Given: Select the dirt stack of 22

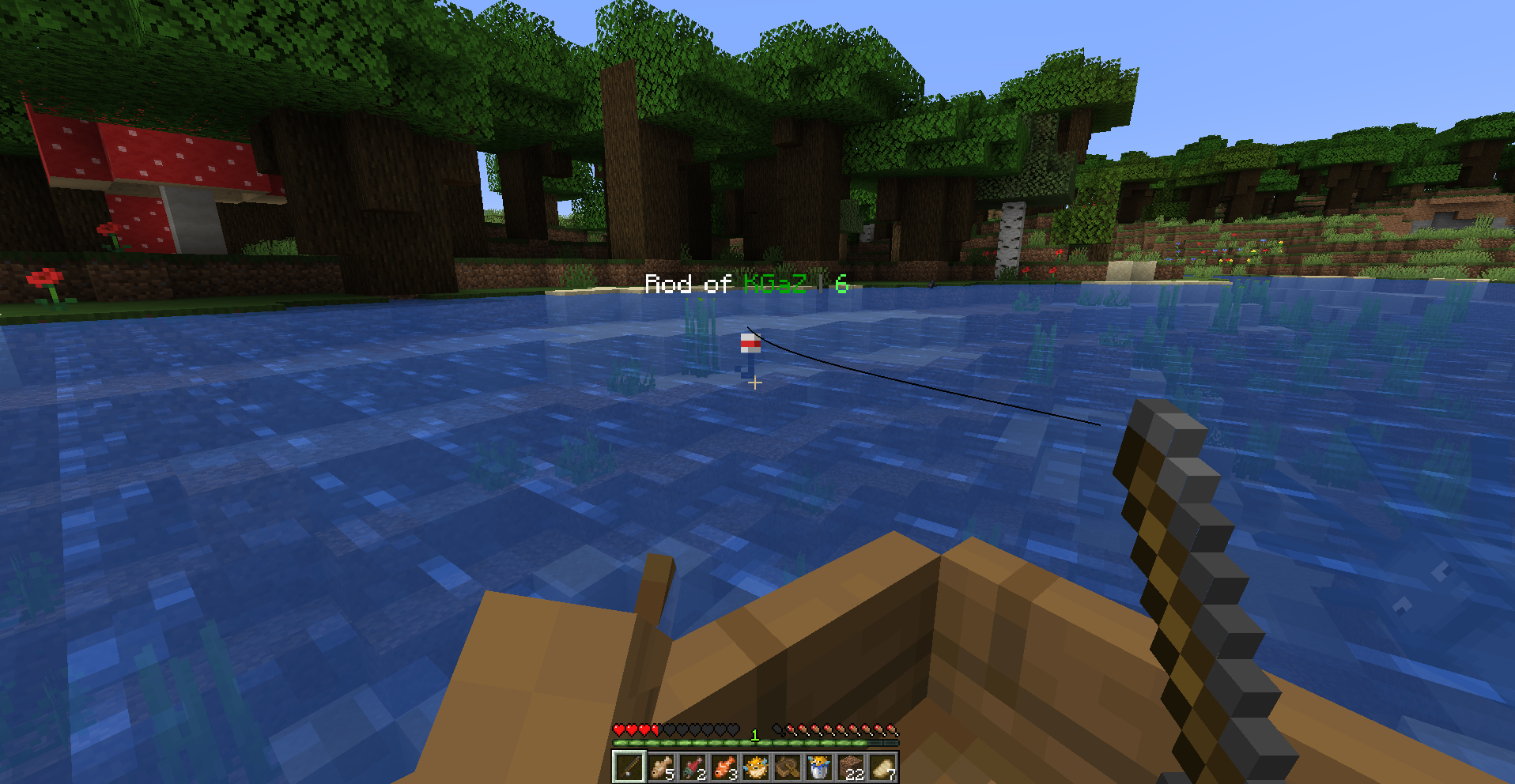Looking at the screenshot, I should (850, 767).
